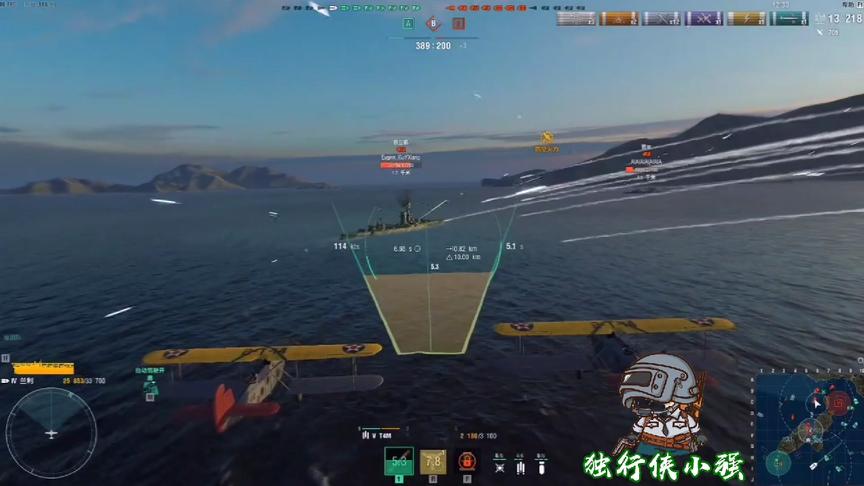Image resolution: width=864 pixels, height=486 pixels.
Task: Select capture point A marker
Action: click(x=408, y=23)
